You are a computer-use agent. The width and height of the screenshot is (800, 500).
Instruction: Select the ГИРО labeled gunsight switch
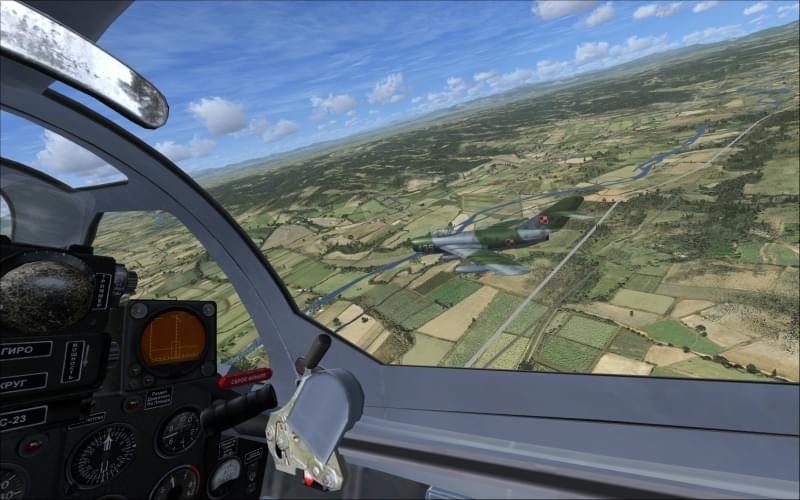click(25, 350)
